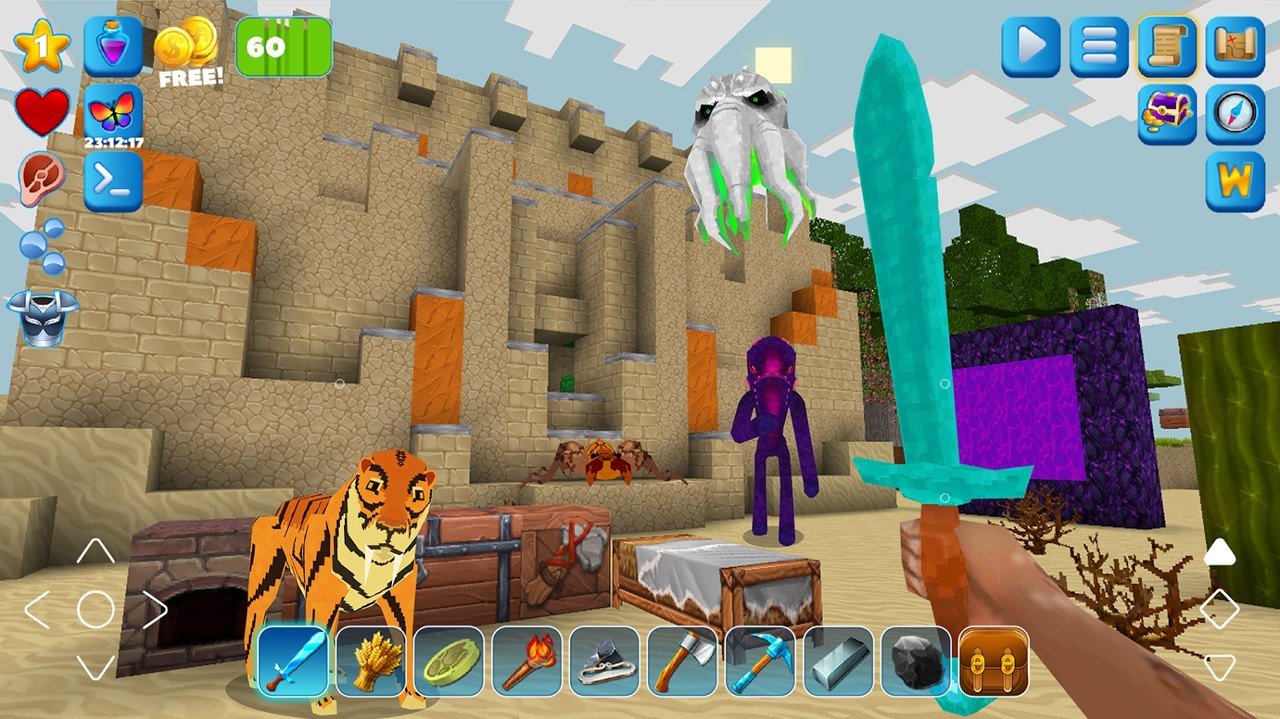The width and height of the screenshot is (1280, 719).
Task: Select the diamond pickaxe slot
Action: [761, 661]
